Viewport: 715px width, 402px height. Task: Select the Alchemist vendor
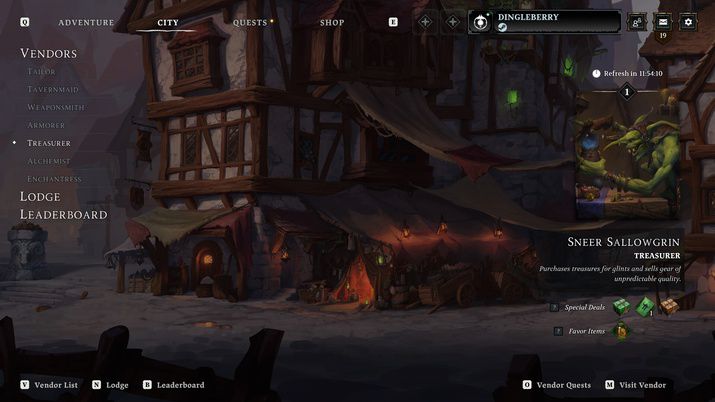(x=49, y=161)
